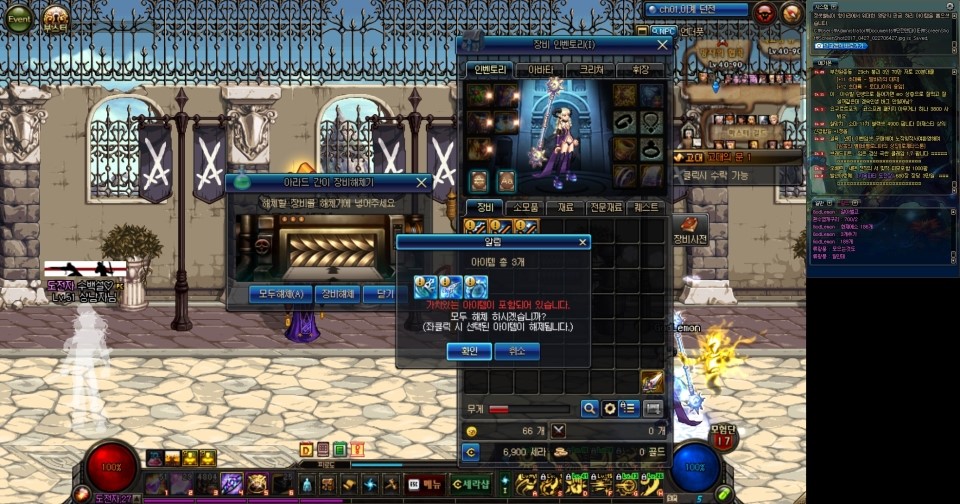Open the 크리쳐 creature tab

(592, 70)
